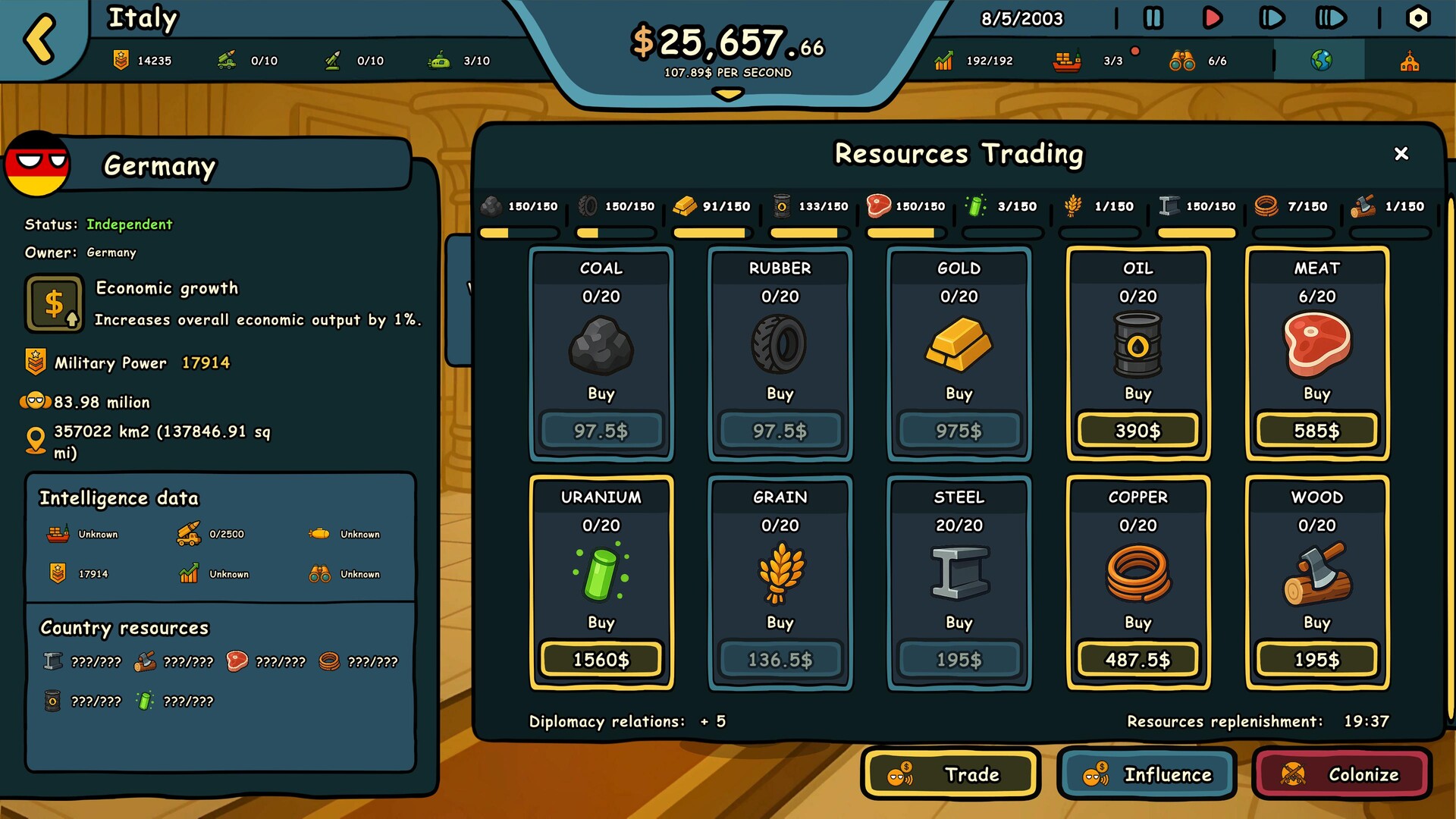
Task: Click the Influence button
Action: [1147, 774]
